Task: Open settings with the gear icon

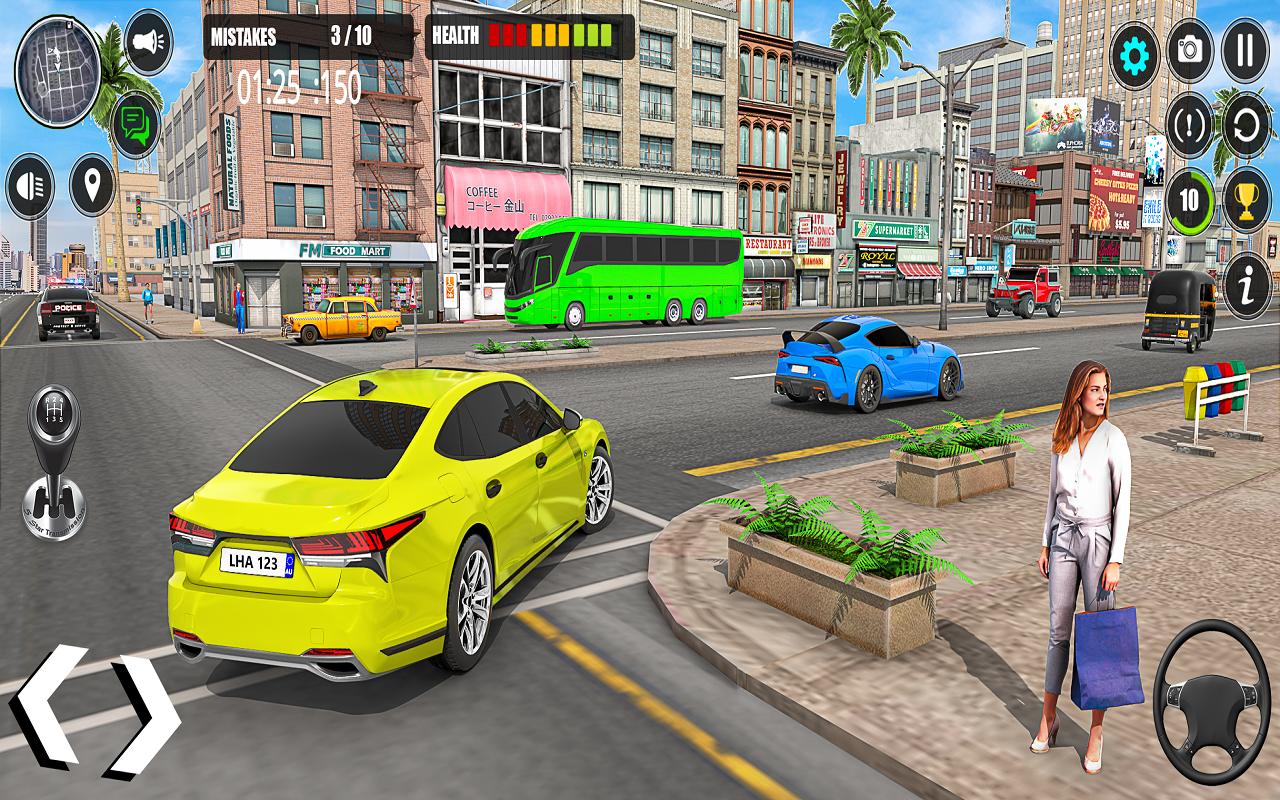Action: 1134,50
